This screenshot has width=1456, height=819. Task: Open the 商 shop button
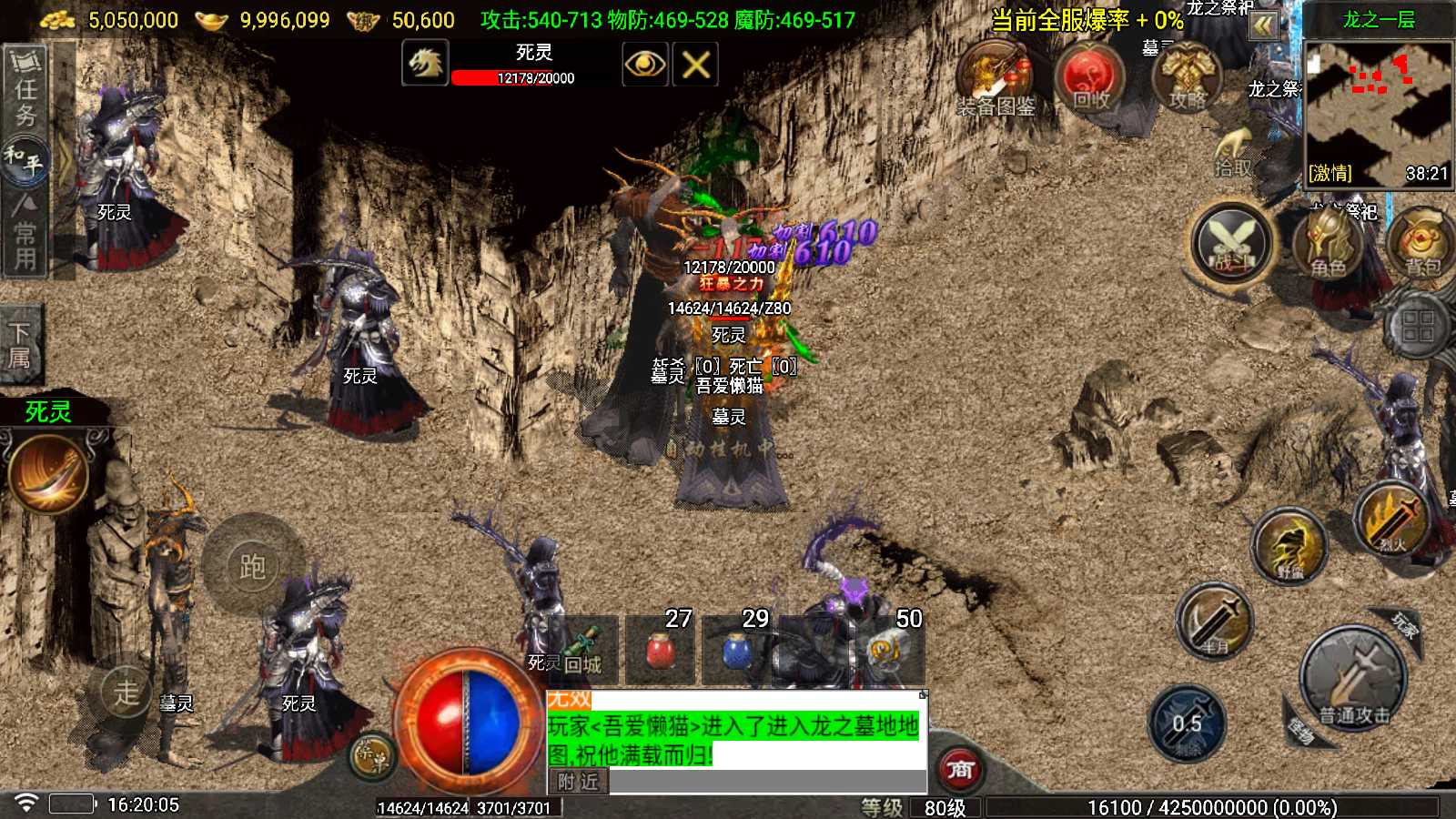(x=960, y=769)
